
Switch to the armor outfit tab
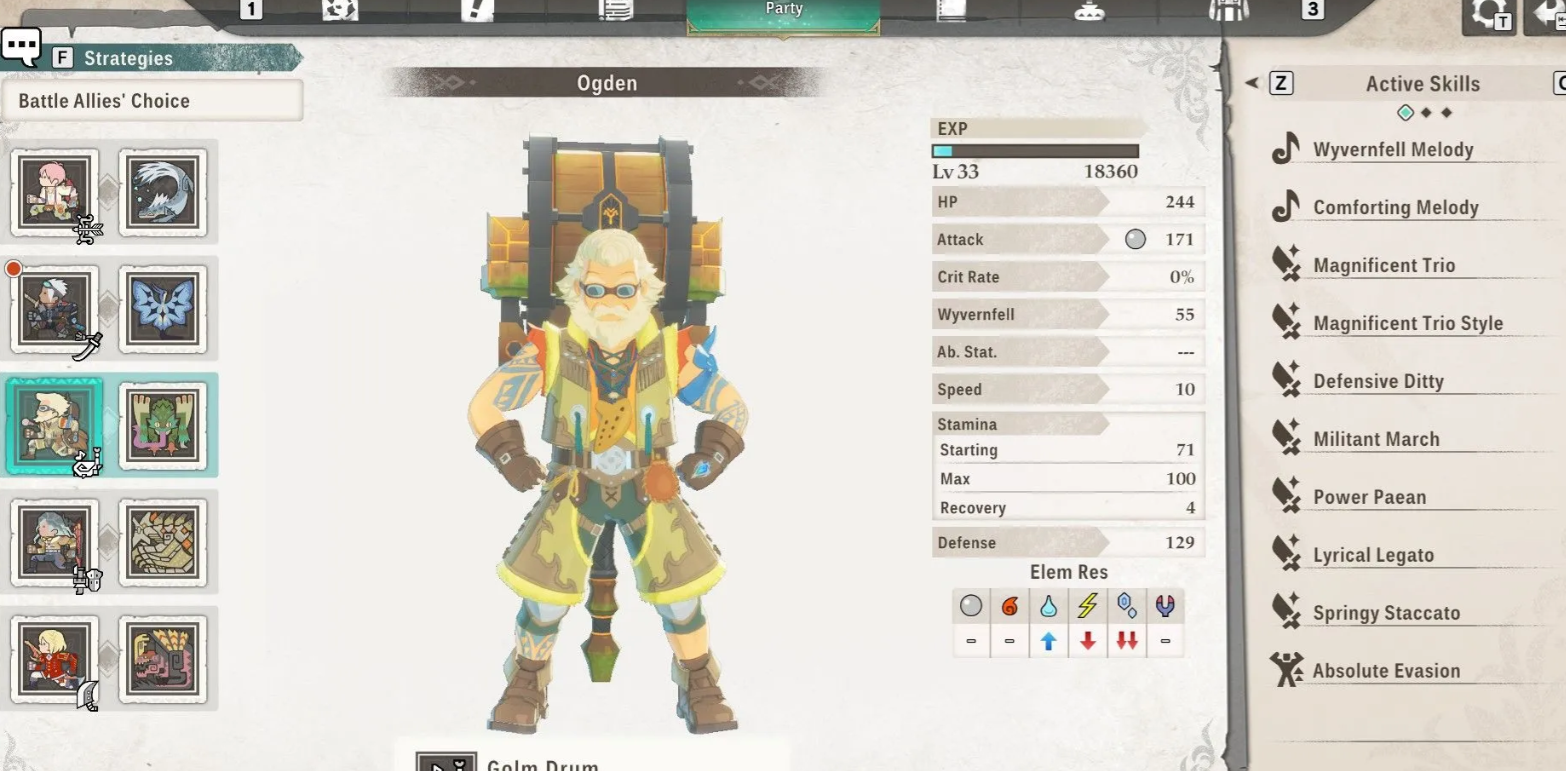(1229, 10)
